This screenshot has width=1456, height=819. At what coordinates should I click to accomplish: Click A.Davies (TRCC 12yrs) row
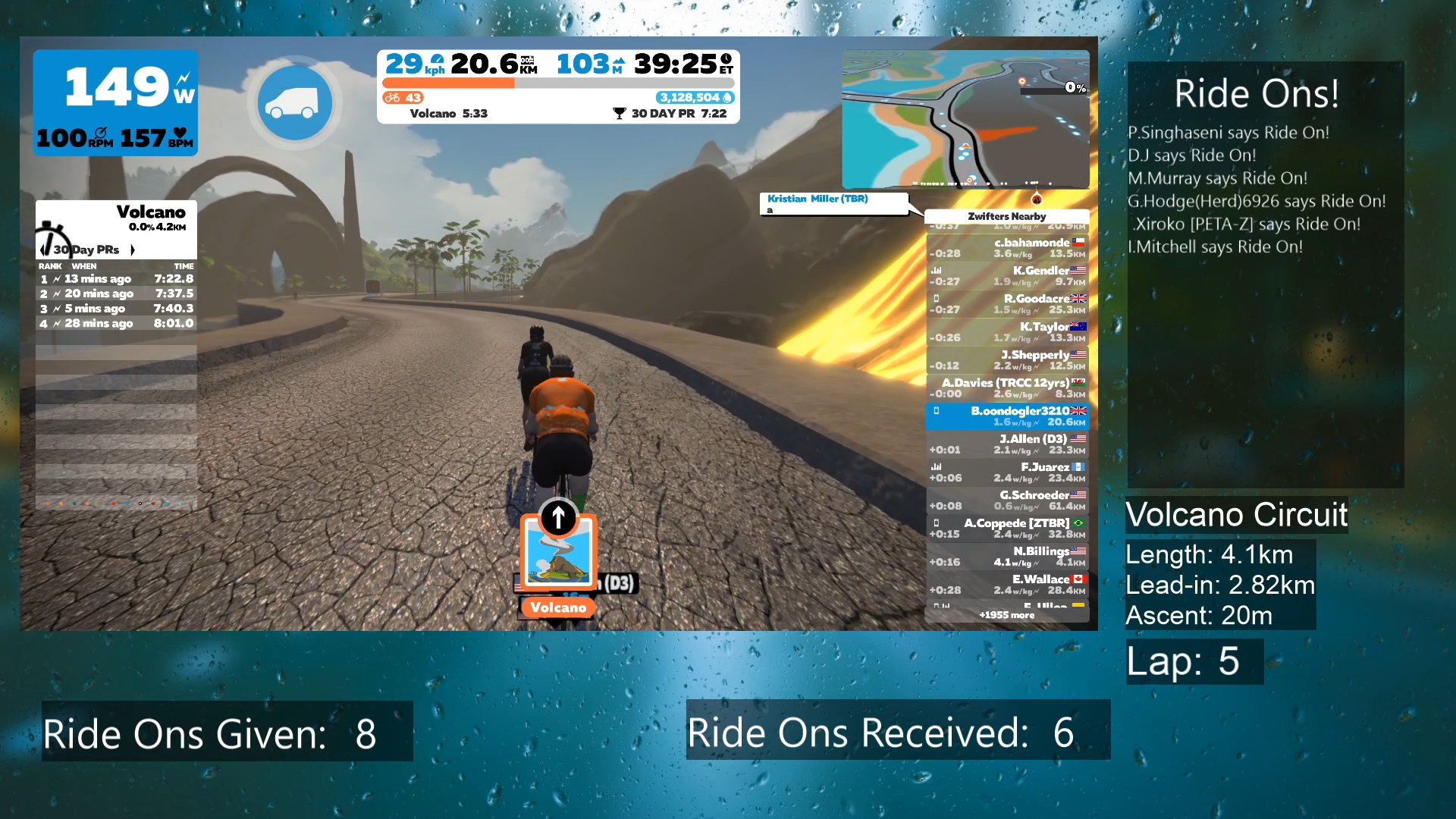point(1007,388)
